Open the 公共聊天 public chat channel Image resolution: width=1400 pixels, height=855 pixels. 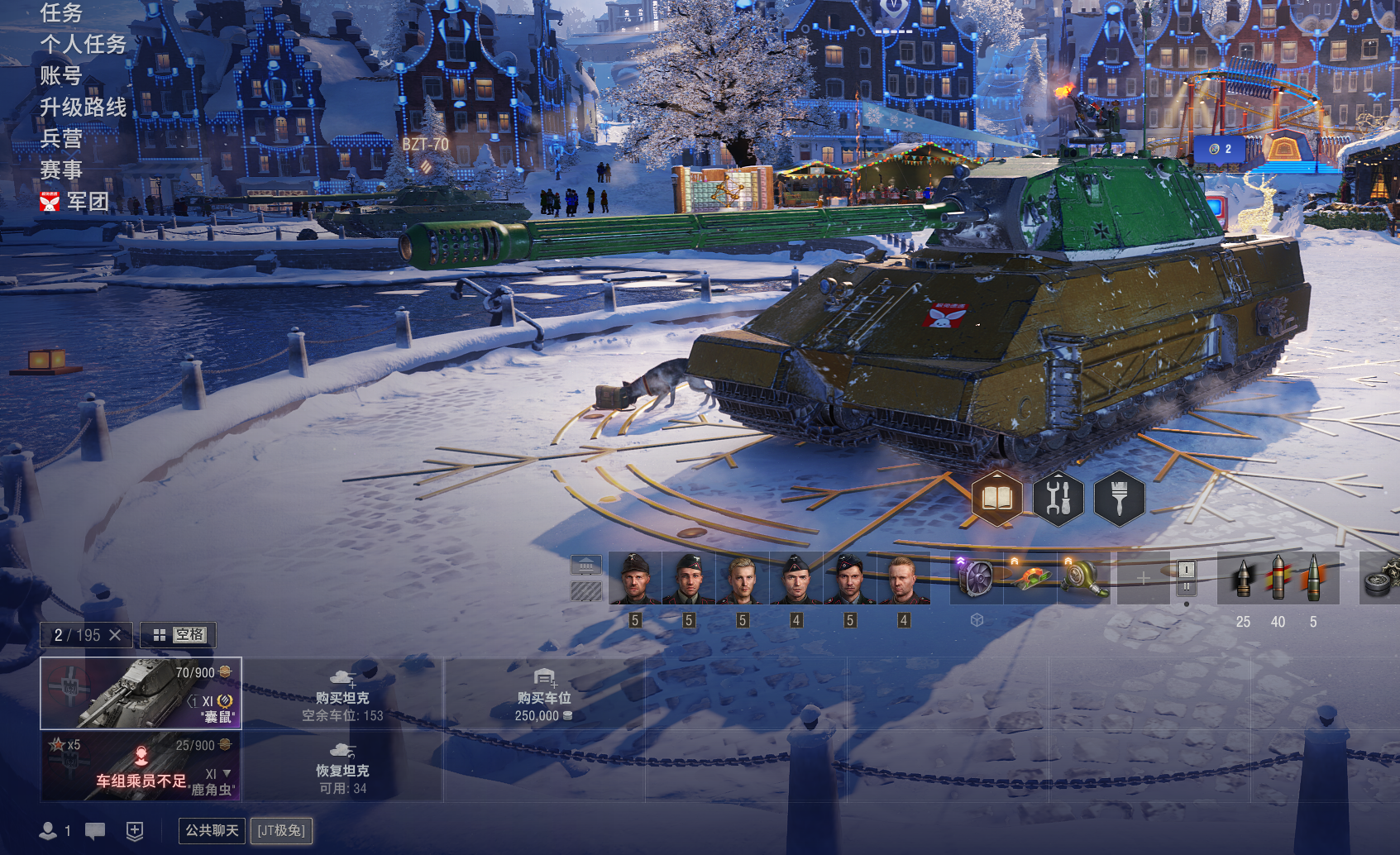click(212, 830)
